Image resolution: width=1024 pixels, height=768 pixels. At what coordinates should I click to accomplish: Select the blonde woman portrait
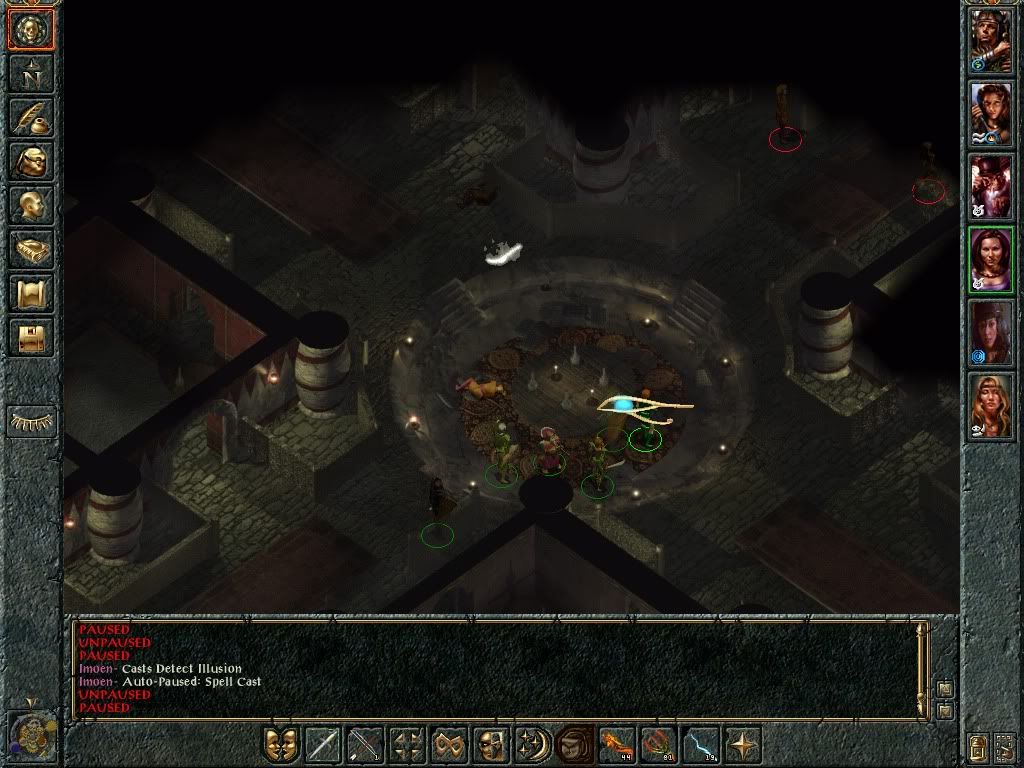click(x=990, y=405)
